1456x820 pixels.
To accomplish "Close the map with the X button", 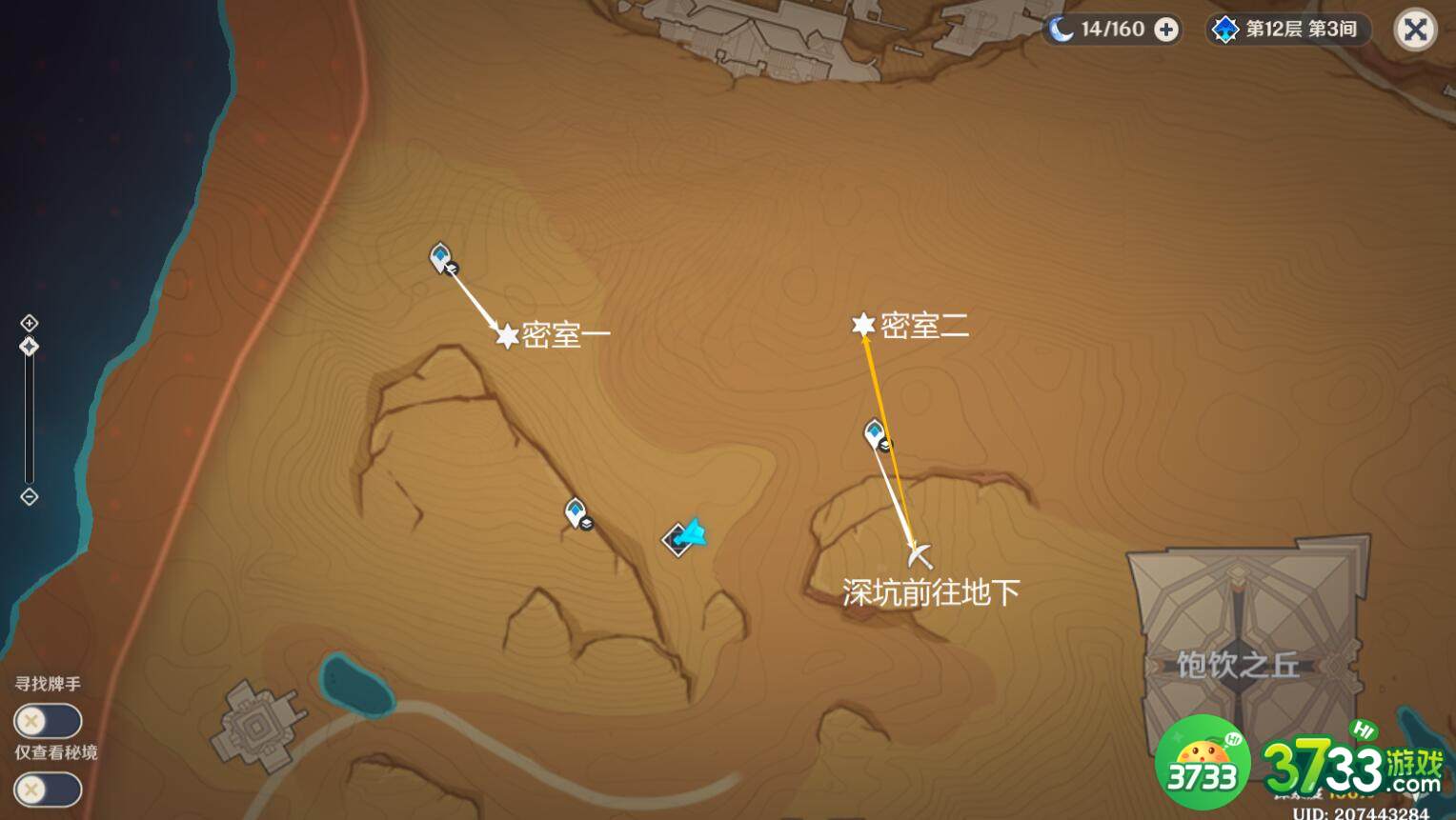I will (1416, 28).
